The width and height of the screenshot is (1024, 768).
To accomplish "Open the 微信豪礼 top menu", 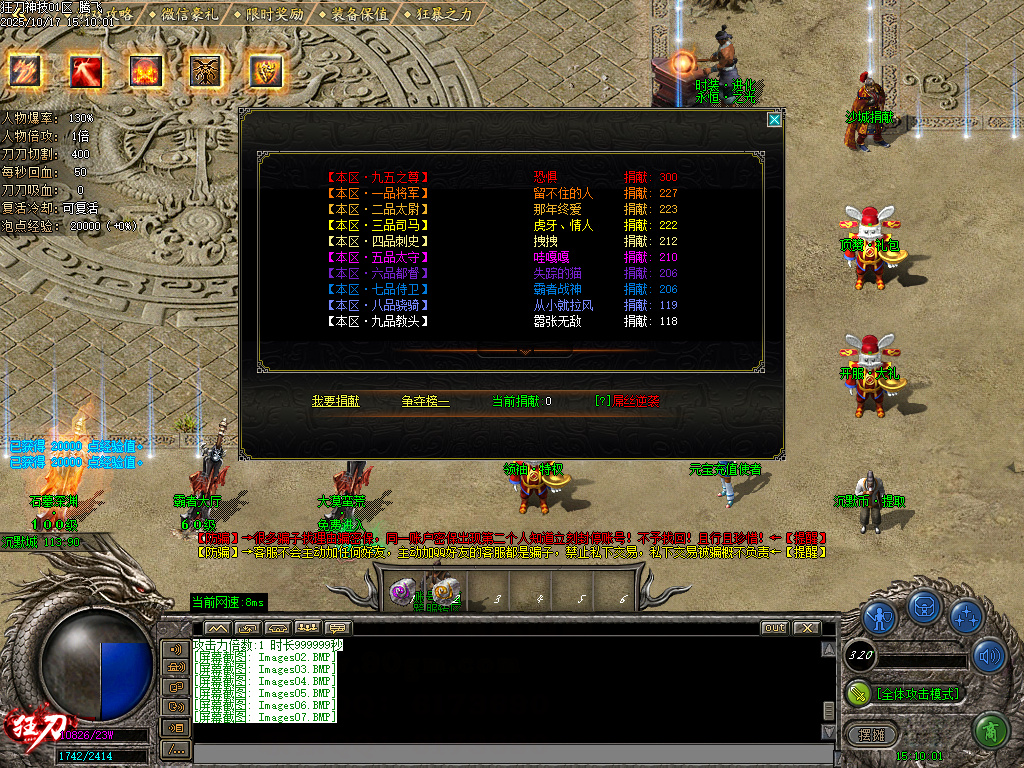I will tap(191, 14).
